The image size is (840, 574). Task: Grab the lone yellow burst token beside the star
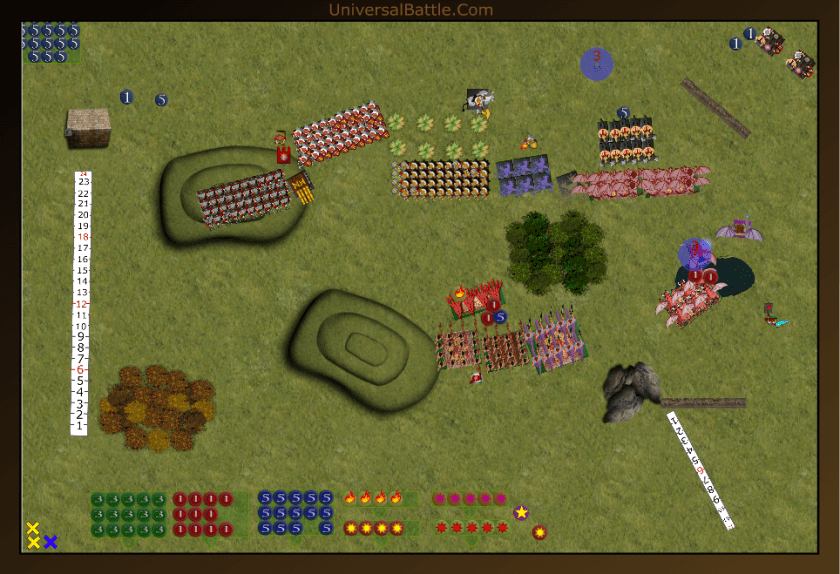tap(539, 532)
